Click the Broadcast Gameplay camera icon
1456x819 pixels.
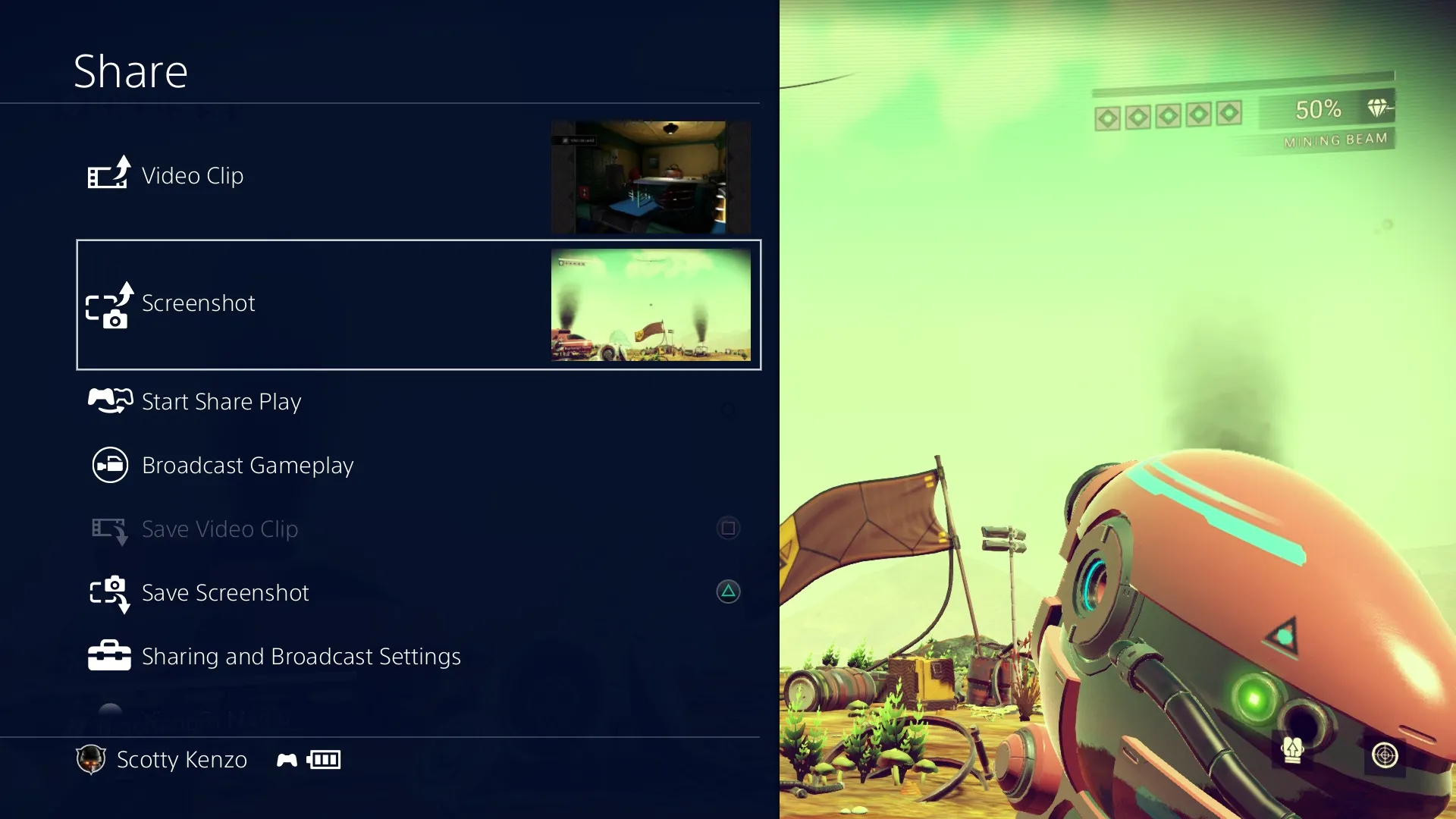click(109, 465)
